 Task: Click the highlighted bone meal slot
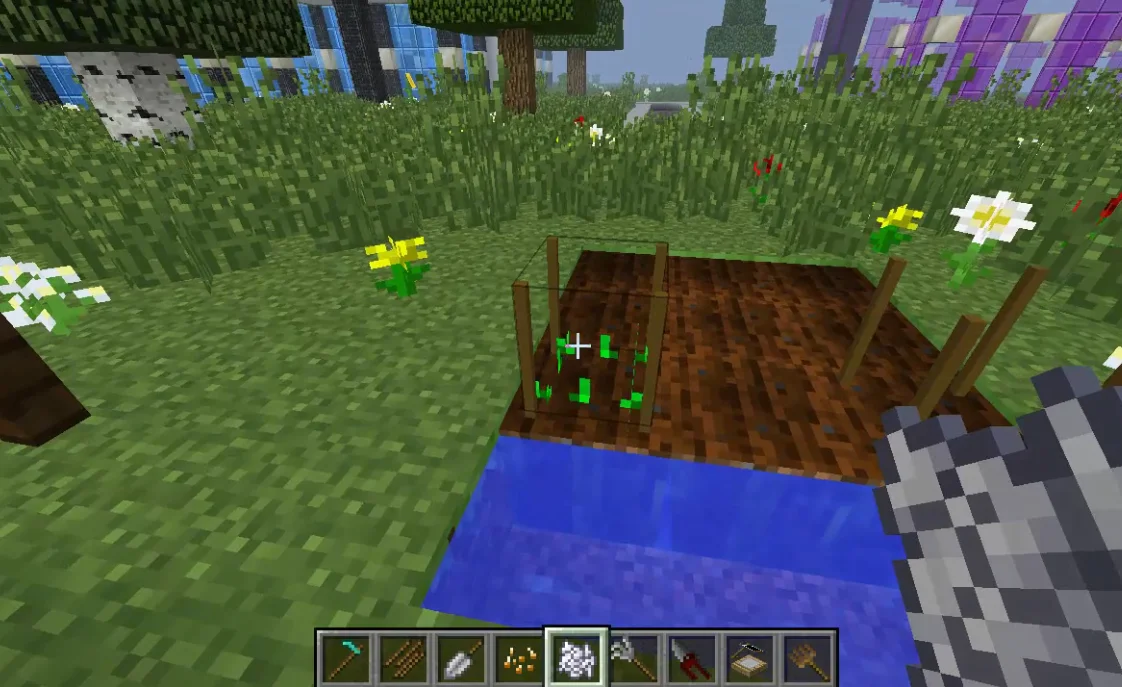click(x=576, y=659)
